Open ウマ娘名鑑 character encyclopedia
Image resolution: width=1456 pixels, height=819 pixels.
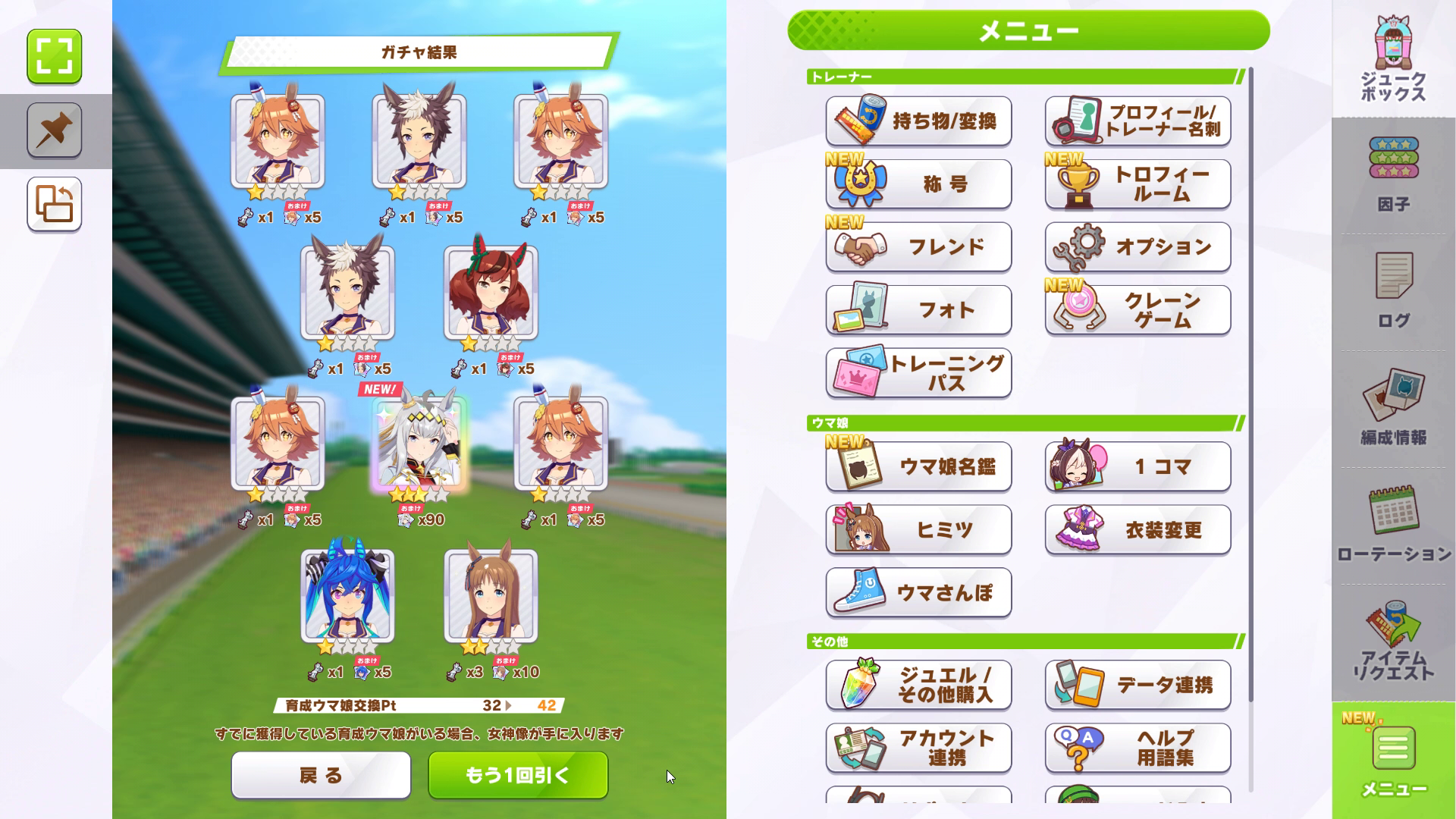pos(918,466)
